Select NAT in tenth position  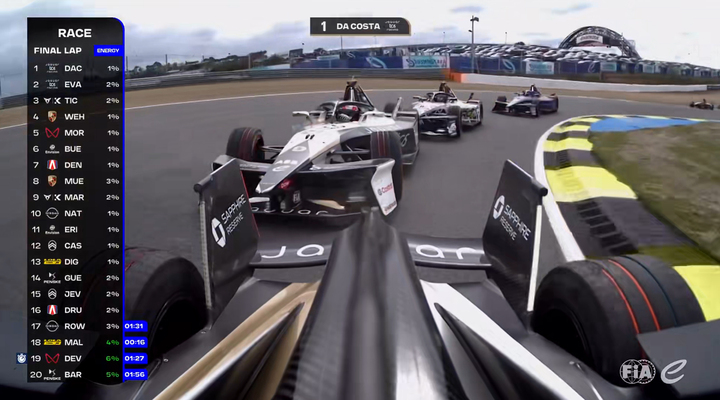(76, 213)
